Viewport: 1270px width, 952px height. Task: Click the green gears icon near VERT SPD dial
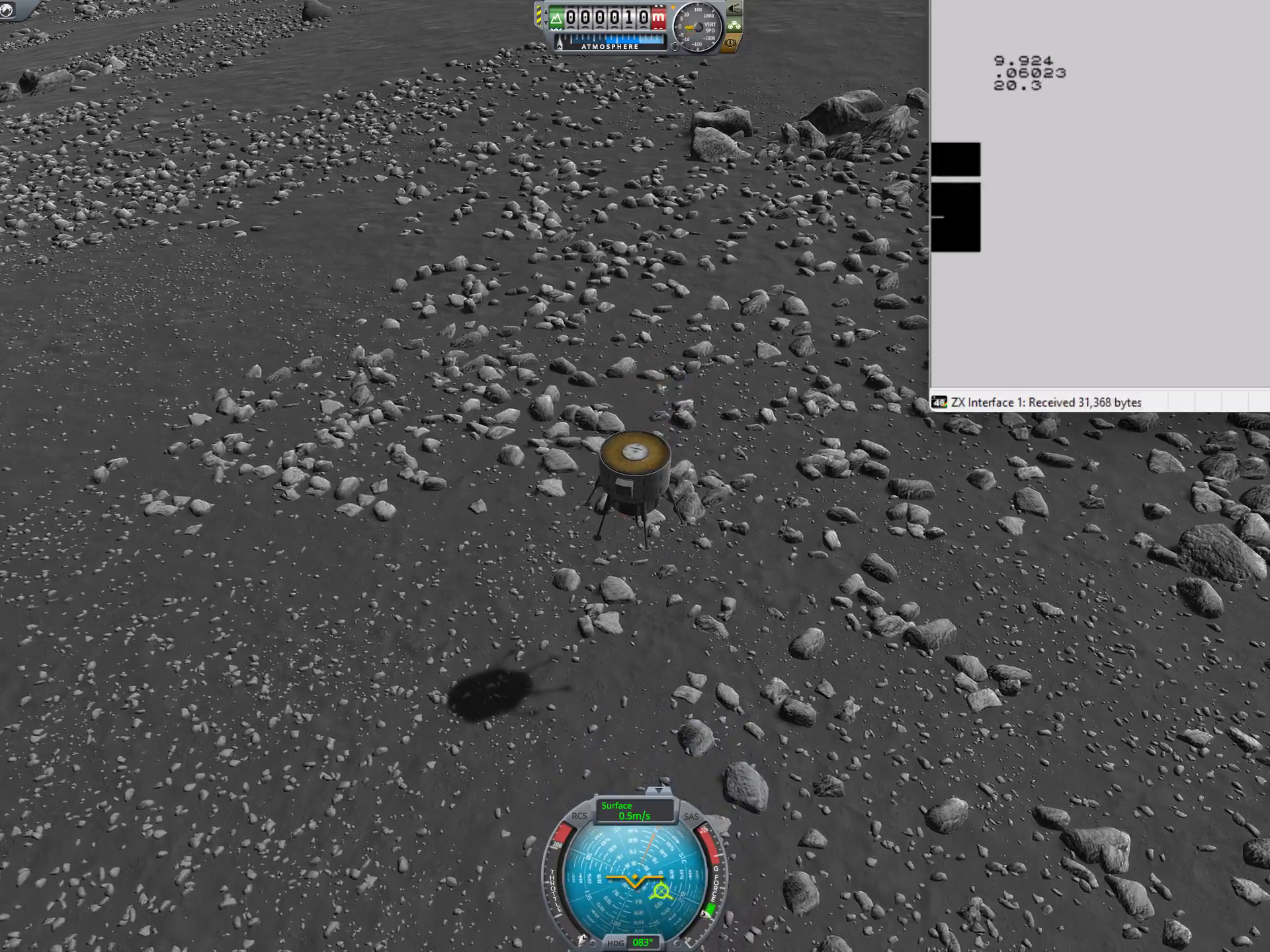[736, 26]
